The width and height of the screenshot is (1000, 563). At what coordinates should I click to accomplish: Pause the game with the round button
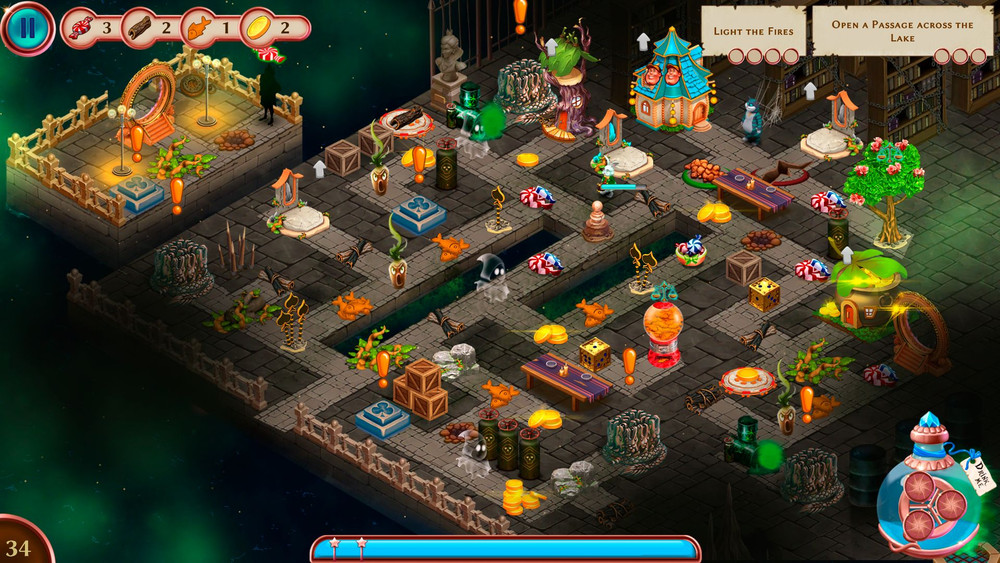point(27,27)
